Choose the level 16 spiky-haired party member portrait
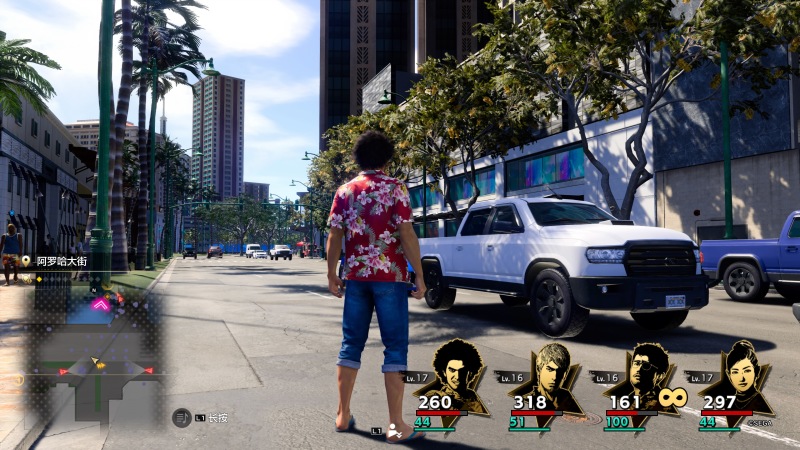Viewport: 800px width, 450px height. click(x=550, y=378)
